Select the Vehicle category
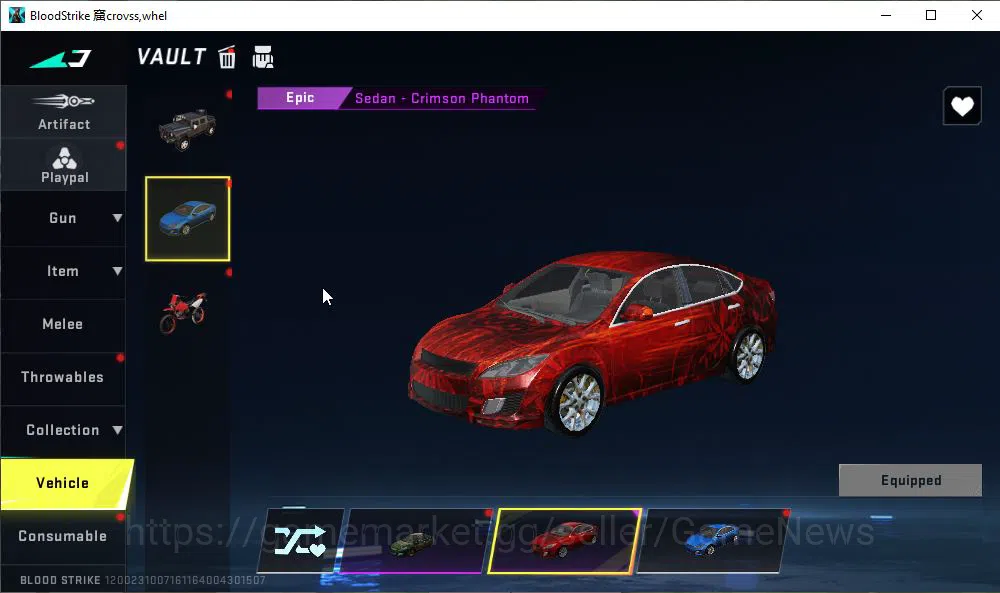 coord(63,483)
